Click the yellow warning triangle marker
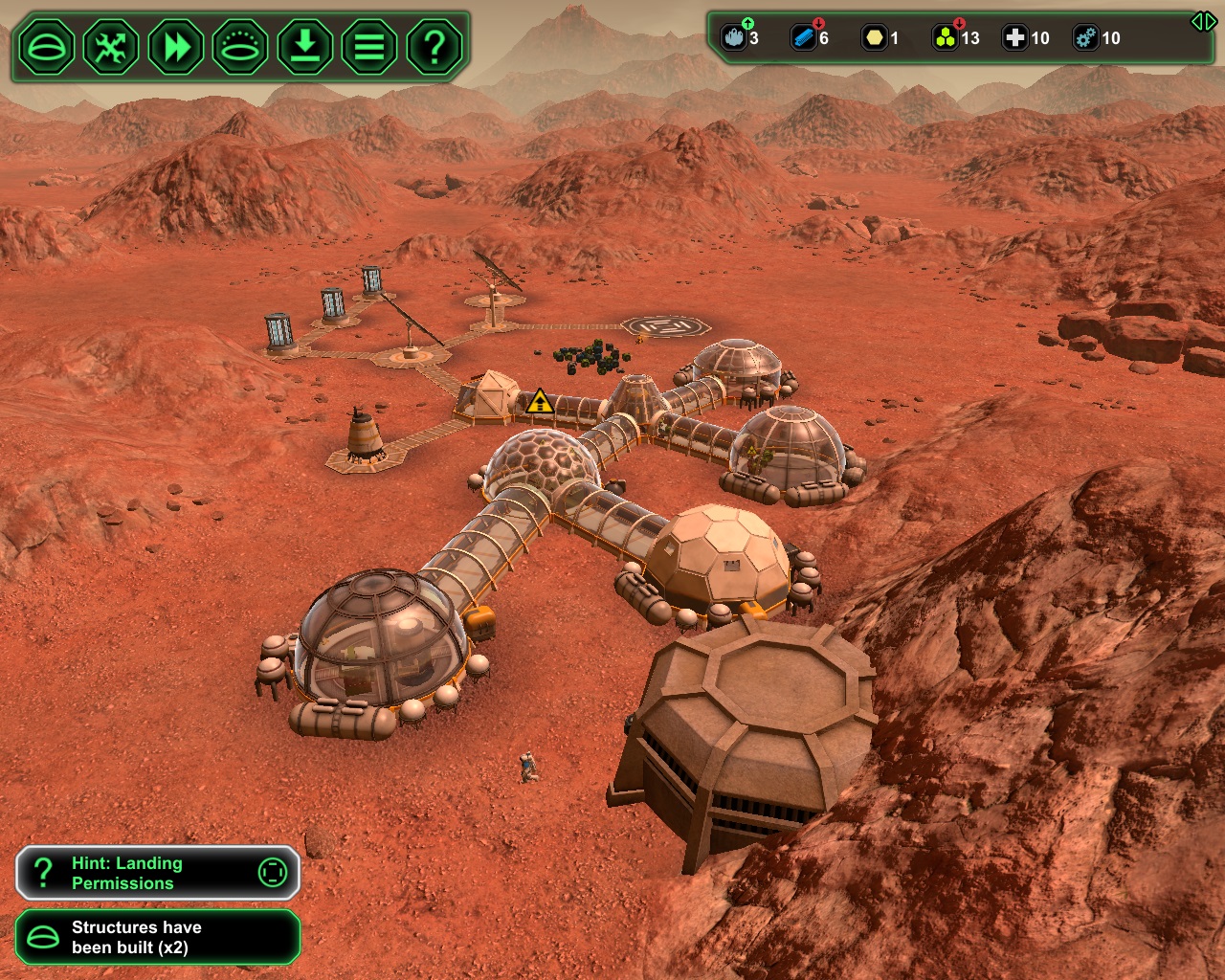This screenshot has height=980, width=1225. 540,402
